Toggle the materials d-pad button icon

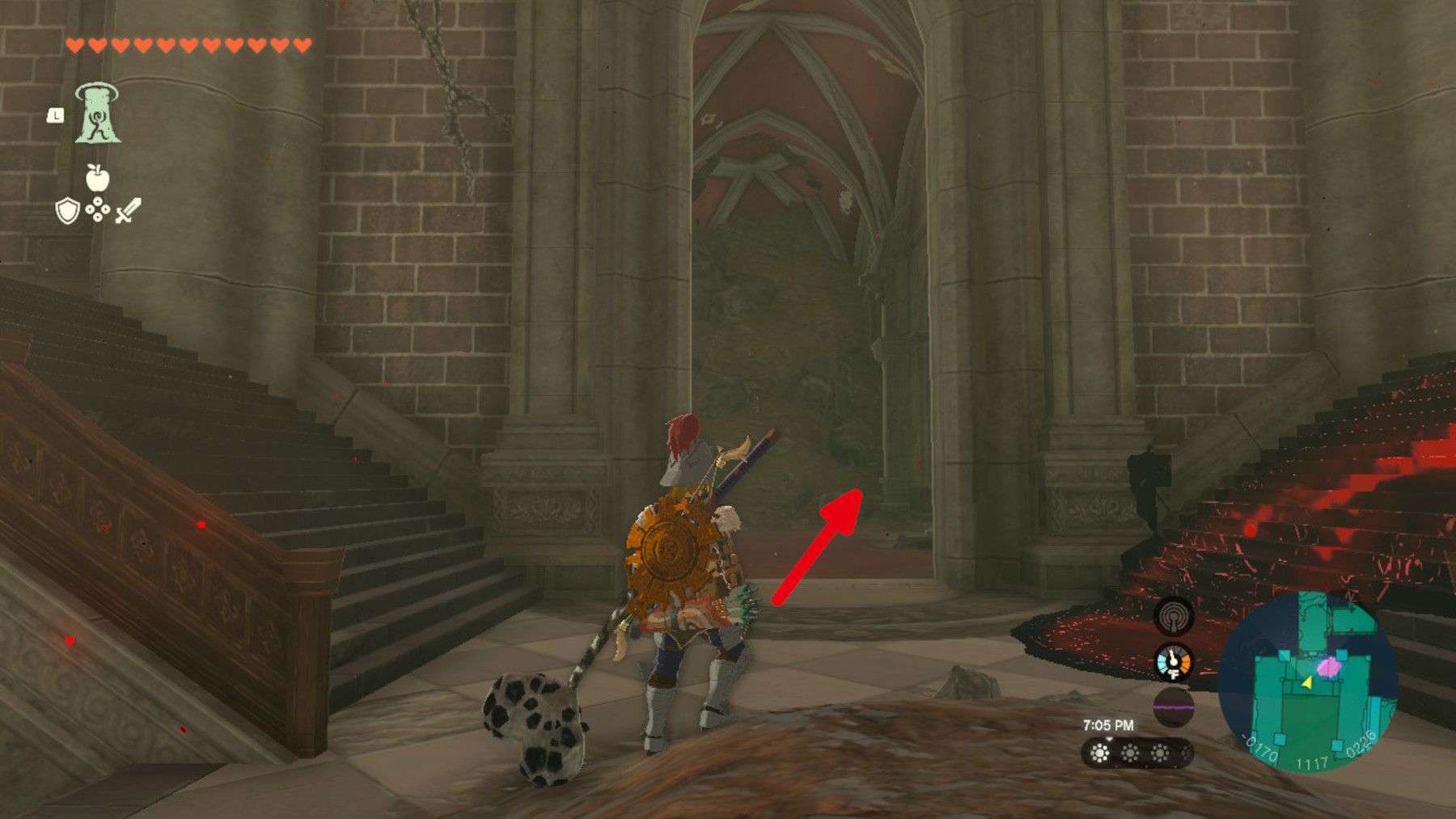coord(97,210)
